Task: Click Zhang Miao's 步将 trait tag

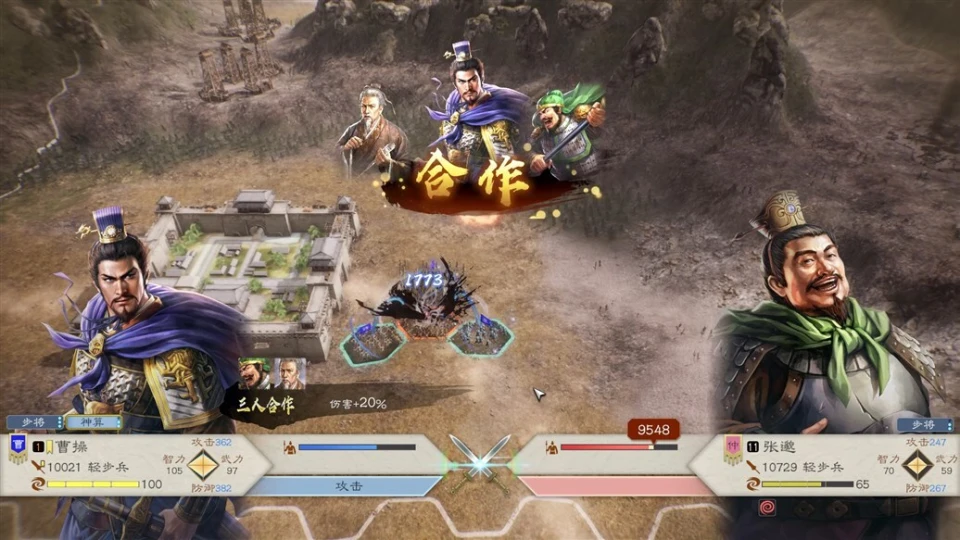Action: 924,424
